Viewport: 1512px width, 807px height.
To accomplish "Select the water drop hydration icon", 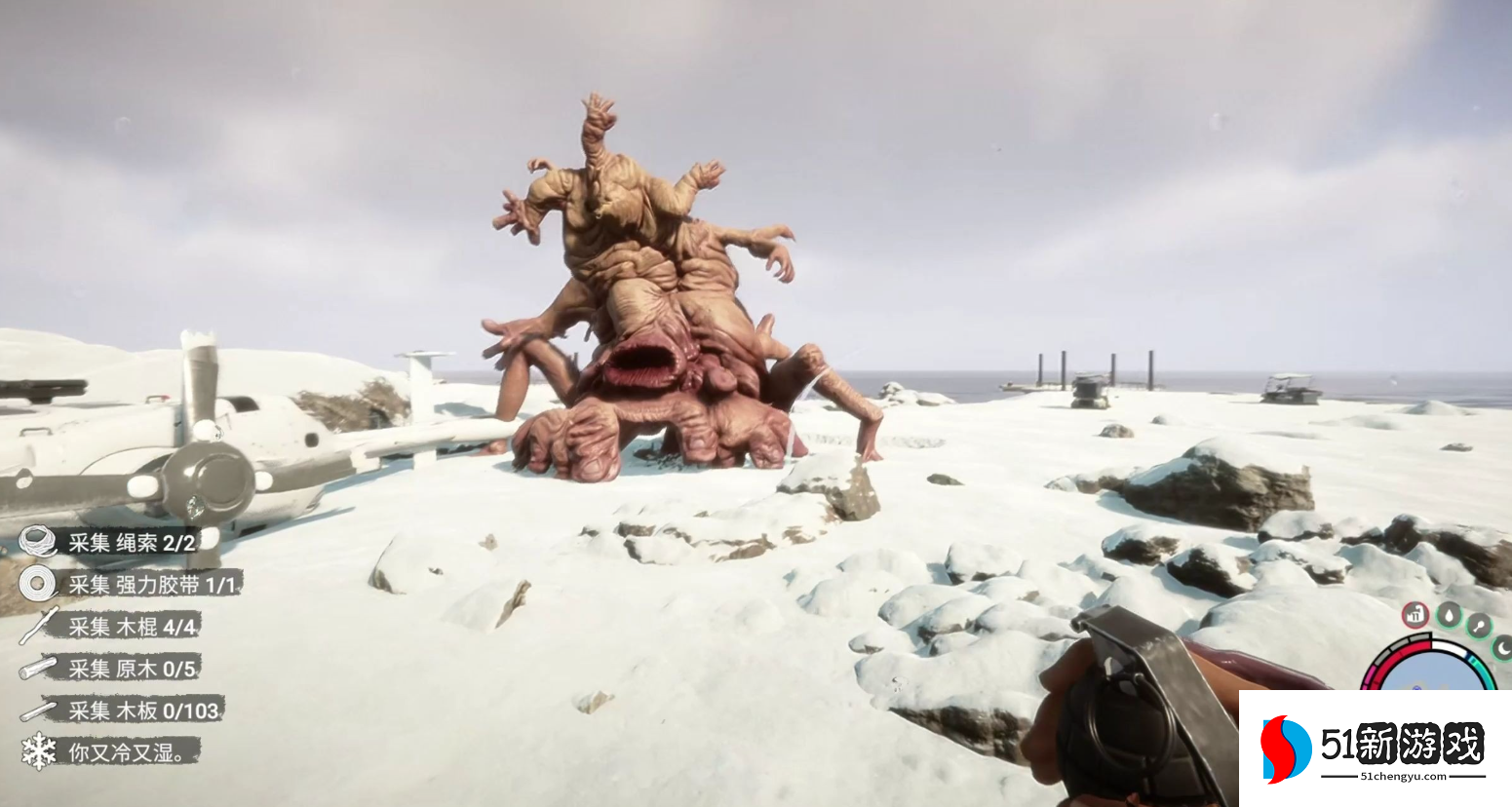I will [x=1450, y=615].
